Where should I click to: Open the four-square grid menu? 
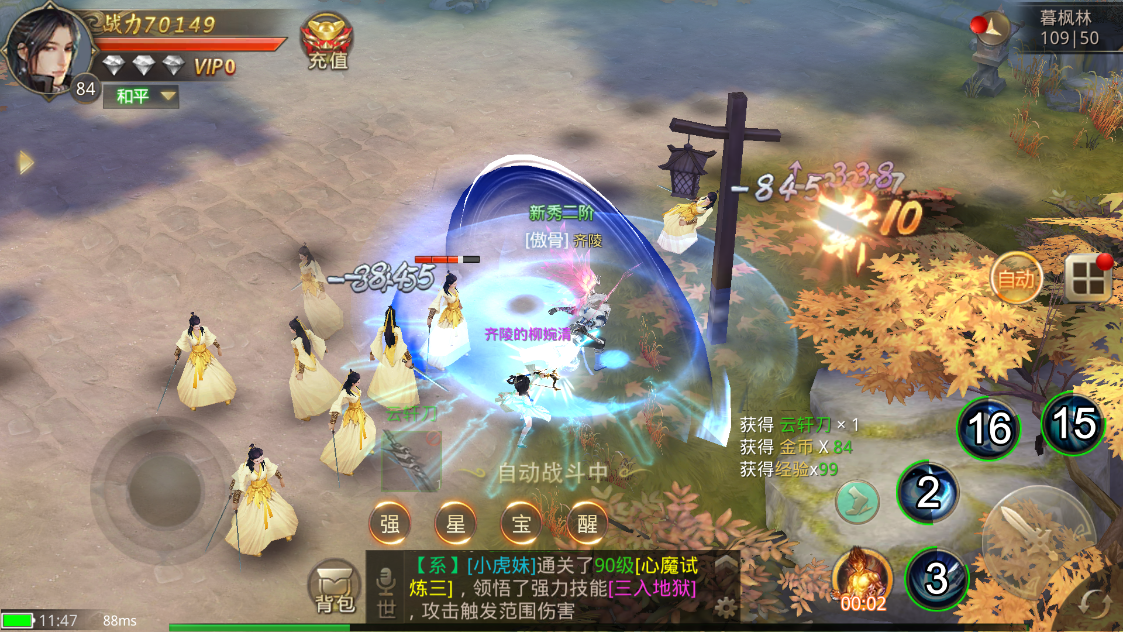1088,278
